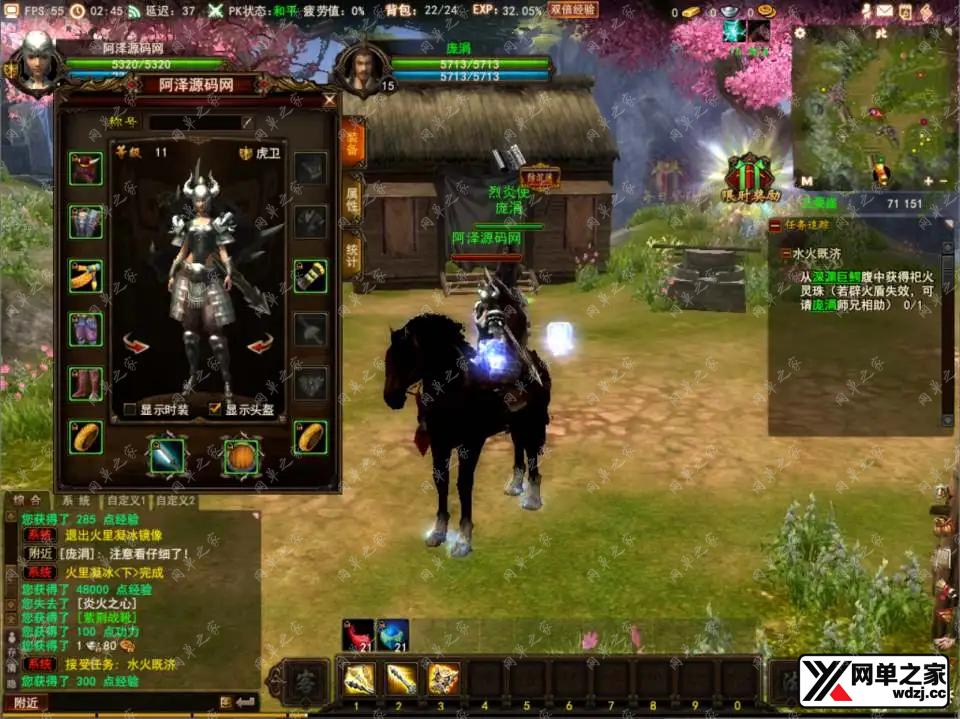Screen dimensions: 960x719
Task: Close the character equipment window
Action: click(x=330, y=100)
